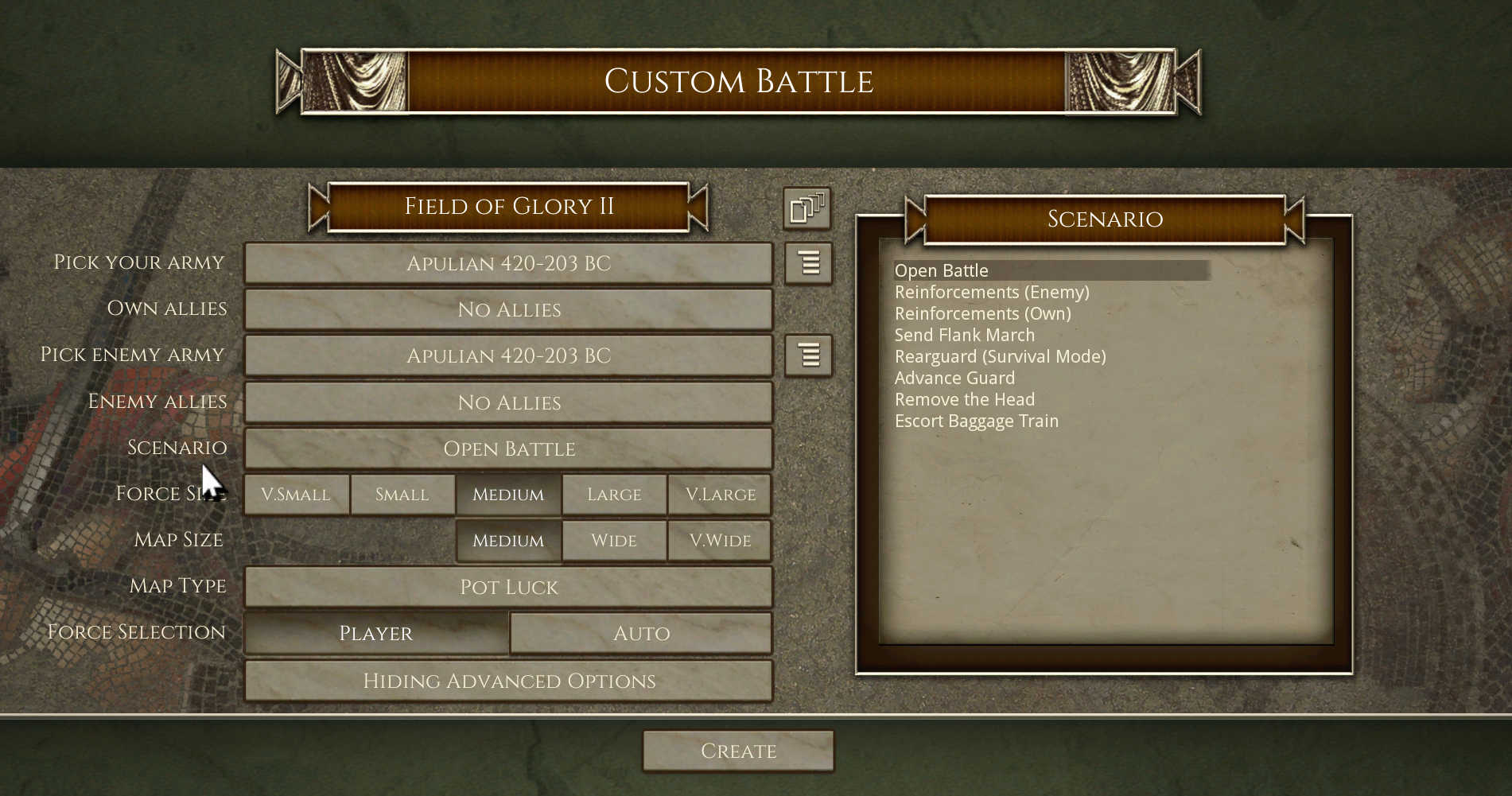Open the Map Type Pot Luck selector
1512x796 pixels.
[x=508, y=587]
